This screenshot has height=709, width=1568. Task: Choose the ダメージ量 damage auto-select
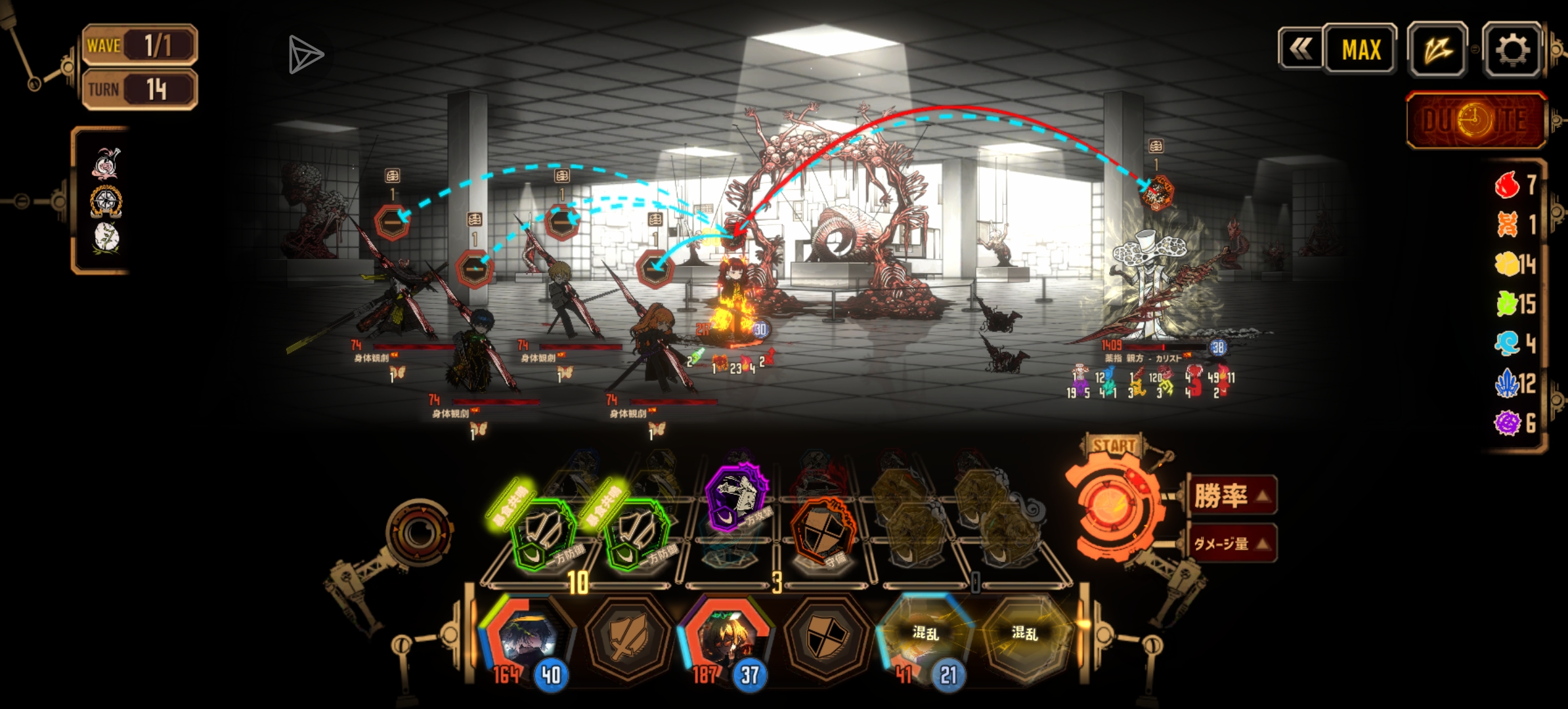[x=1232, y=544]
